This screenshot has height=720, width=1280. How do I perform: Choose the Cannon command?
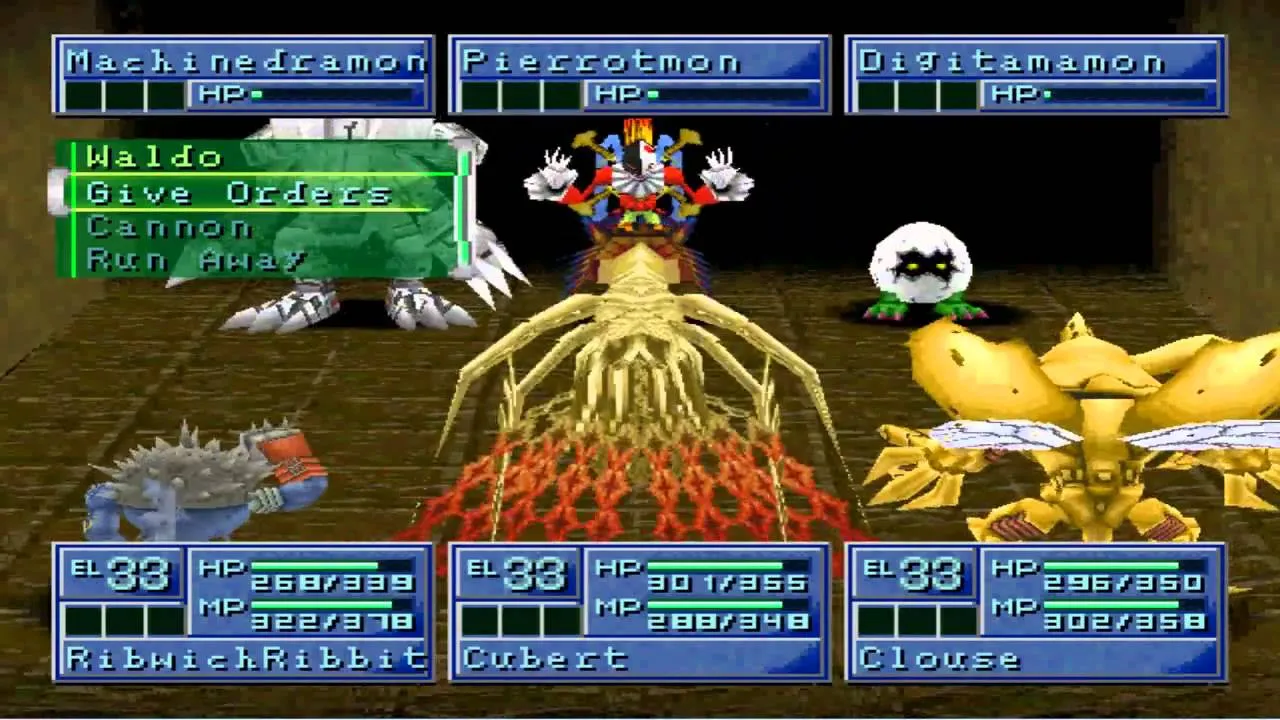point(170,227)
